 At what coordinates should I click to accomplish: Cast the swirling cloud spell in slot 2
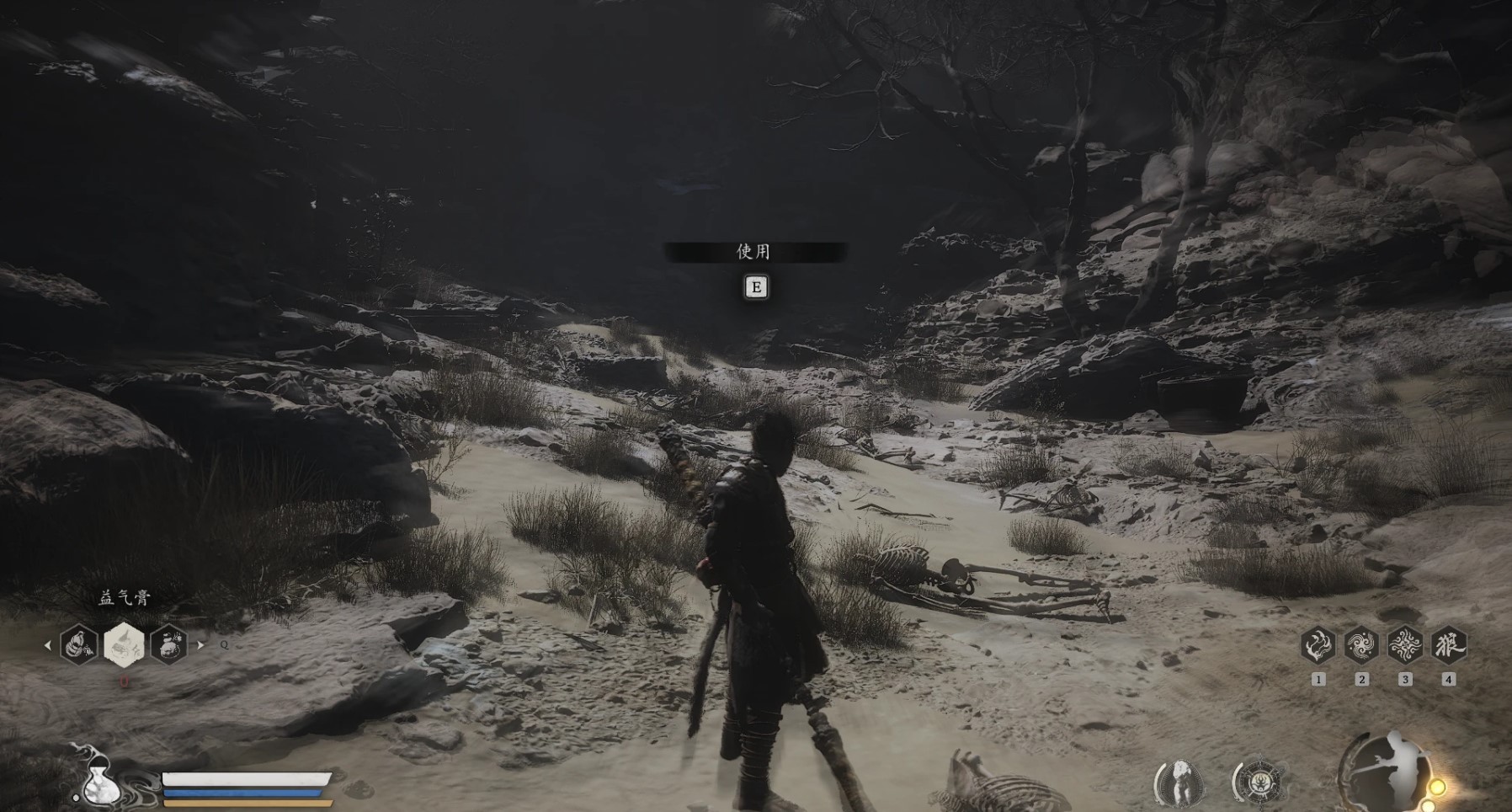tap(1361, 646)
